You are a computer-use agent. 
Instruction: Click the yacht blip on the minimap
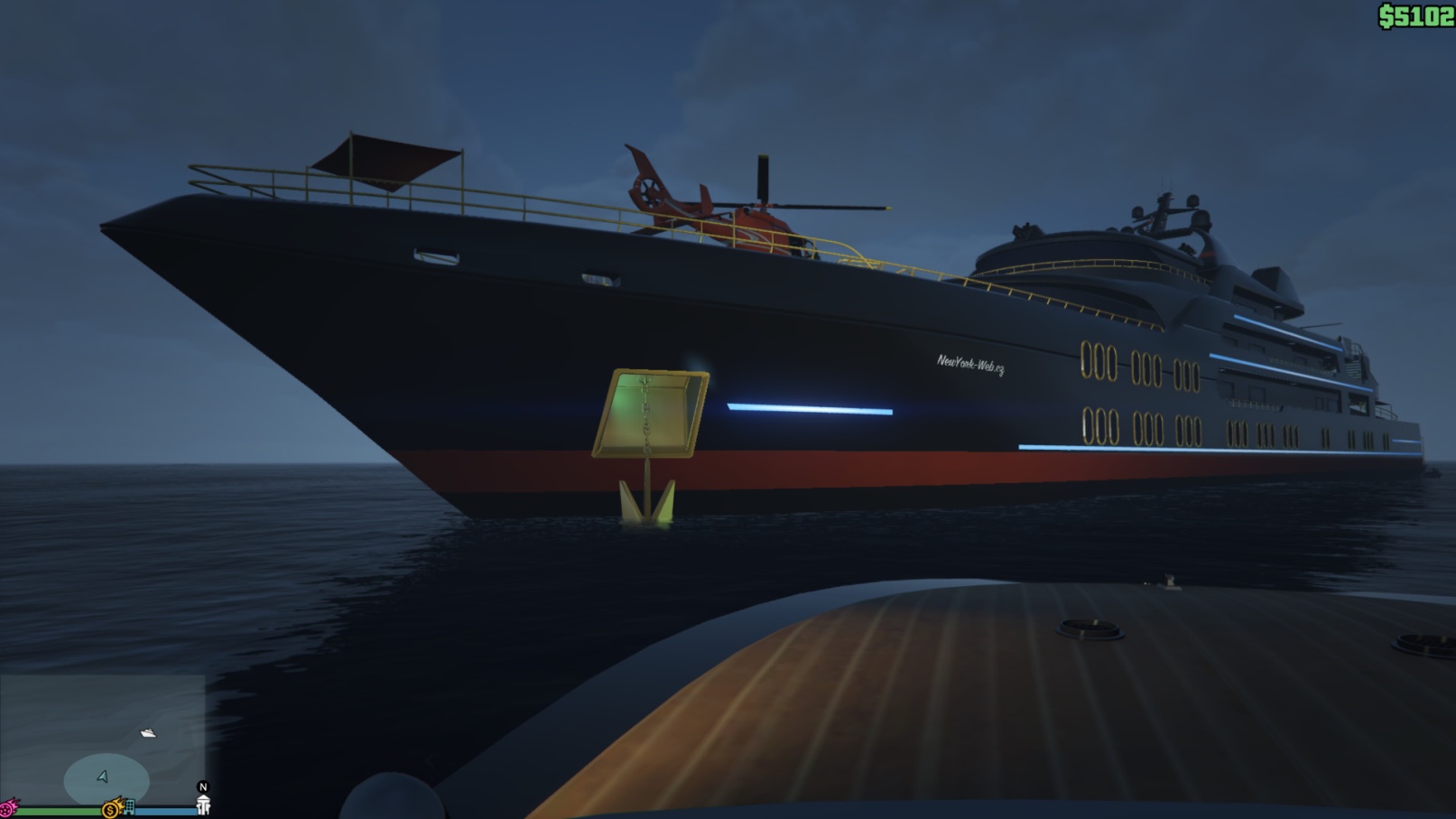coord(148,733)
